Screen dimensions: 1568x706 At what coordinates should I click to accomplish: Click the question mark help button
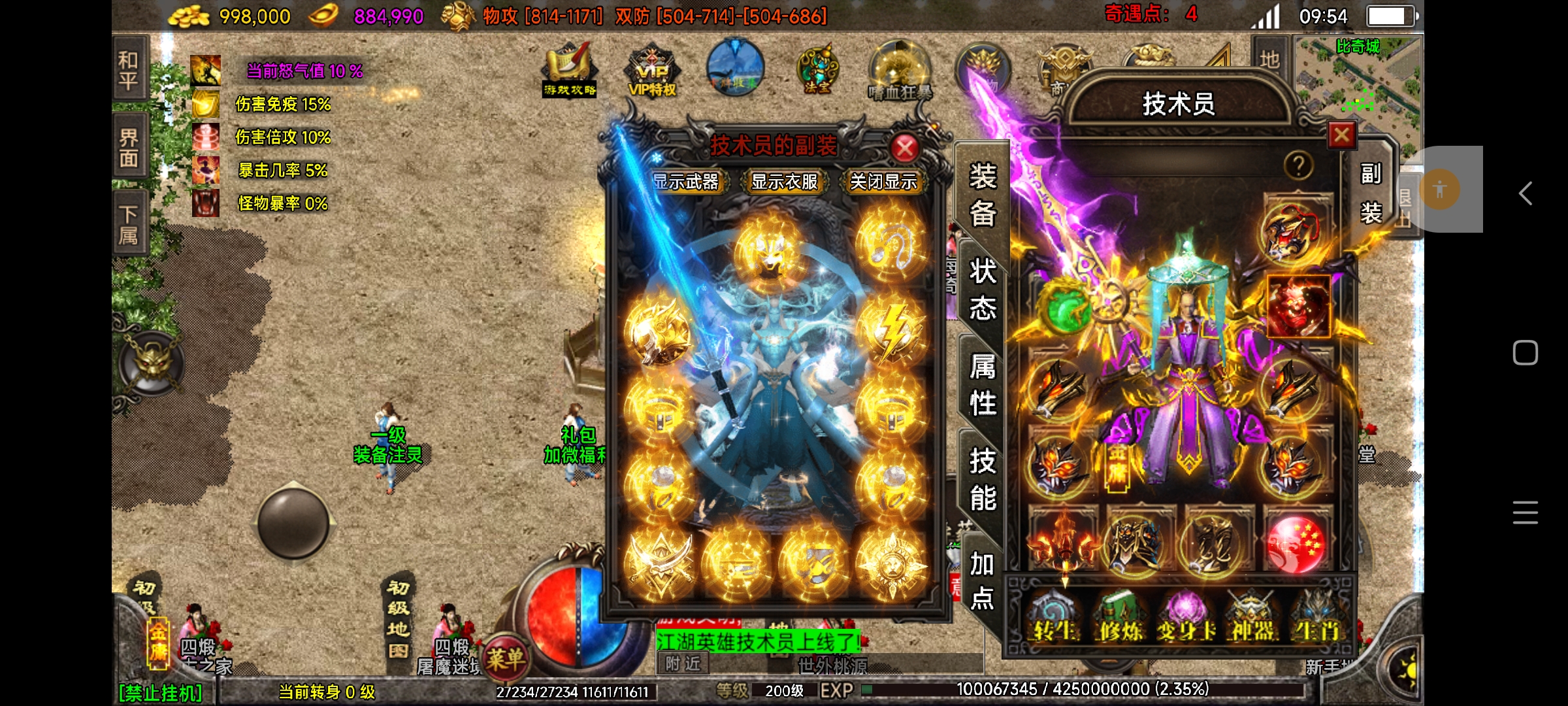1298,166
